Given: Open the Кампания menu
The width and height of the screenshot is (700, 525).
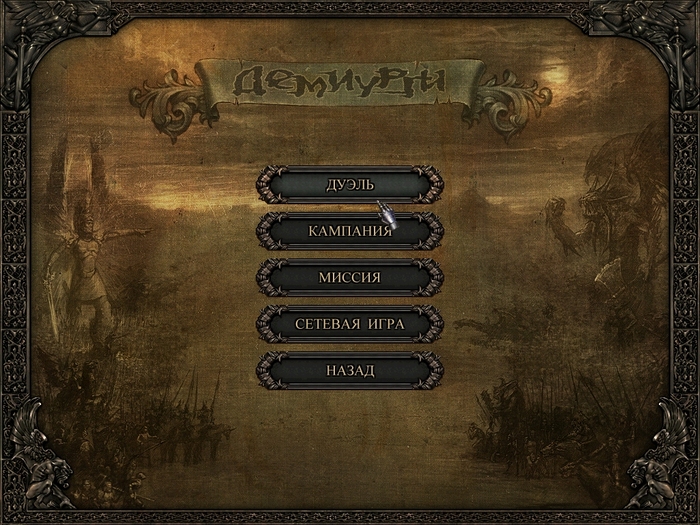Looking at the screenshot, I should [x=349, y=231].
